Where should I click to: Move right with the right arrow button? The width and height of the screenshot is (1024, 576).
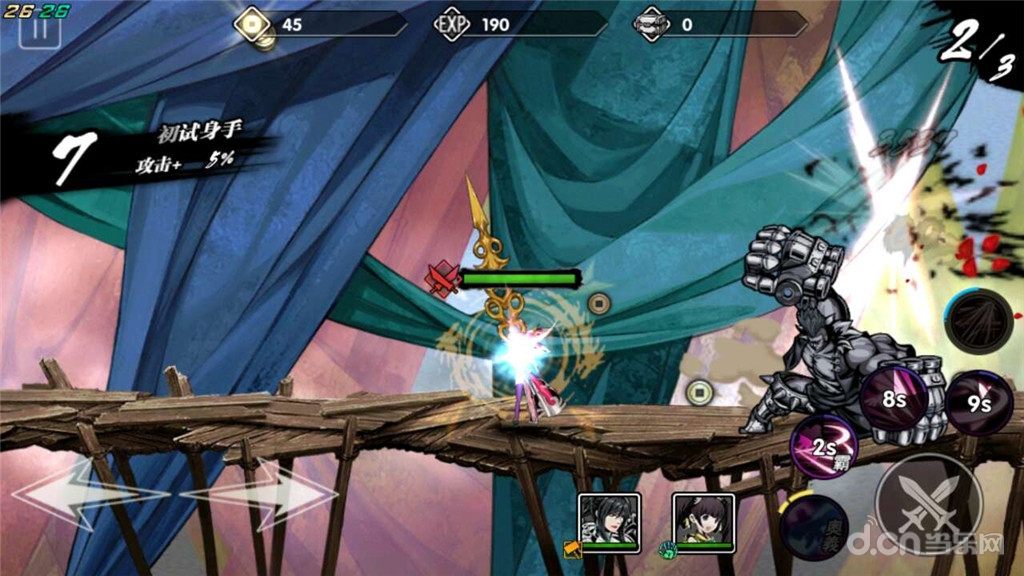click(264, 494)
